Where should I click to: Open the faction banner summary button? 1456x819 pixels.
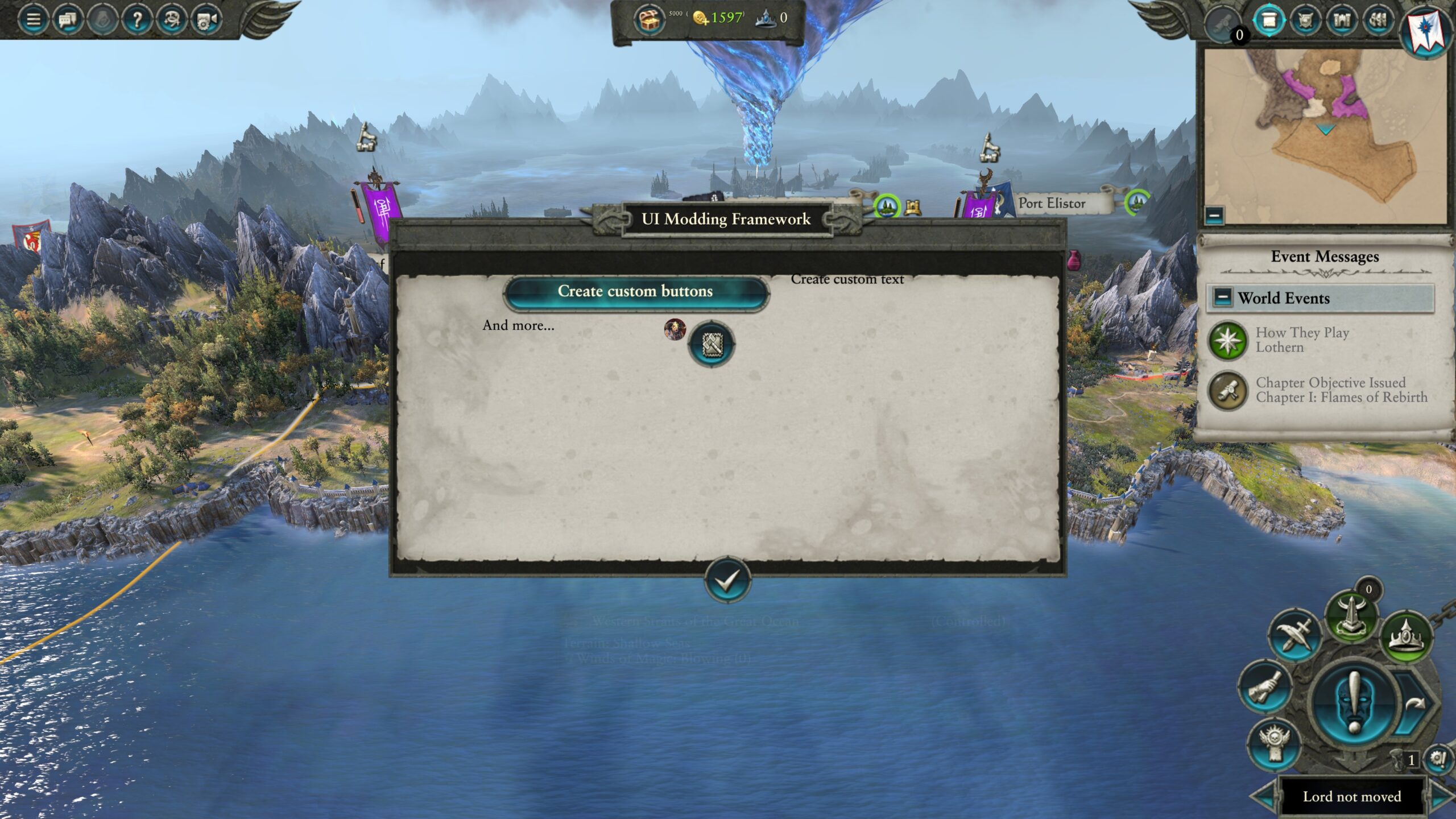click(x=1428, y=30)
